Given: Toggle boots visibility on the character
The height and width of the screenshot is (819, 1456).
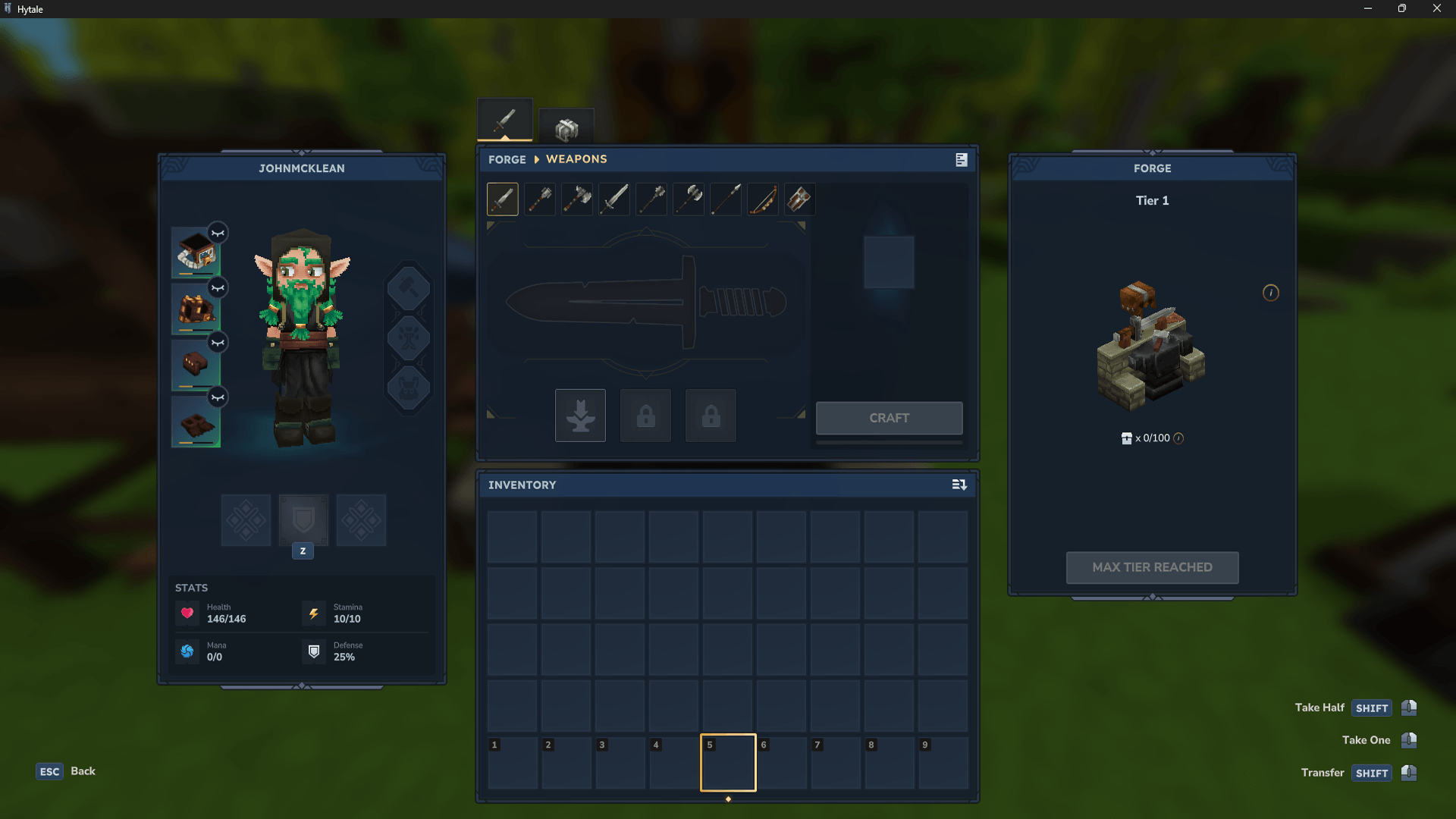Looking at the screenshot, I should (218, 397).
